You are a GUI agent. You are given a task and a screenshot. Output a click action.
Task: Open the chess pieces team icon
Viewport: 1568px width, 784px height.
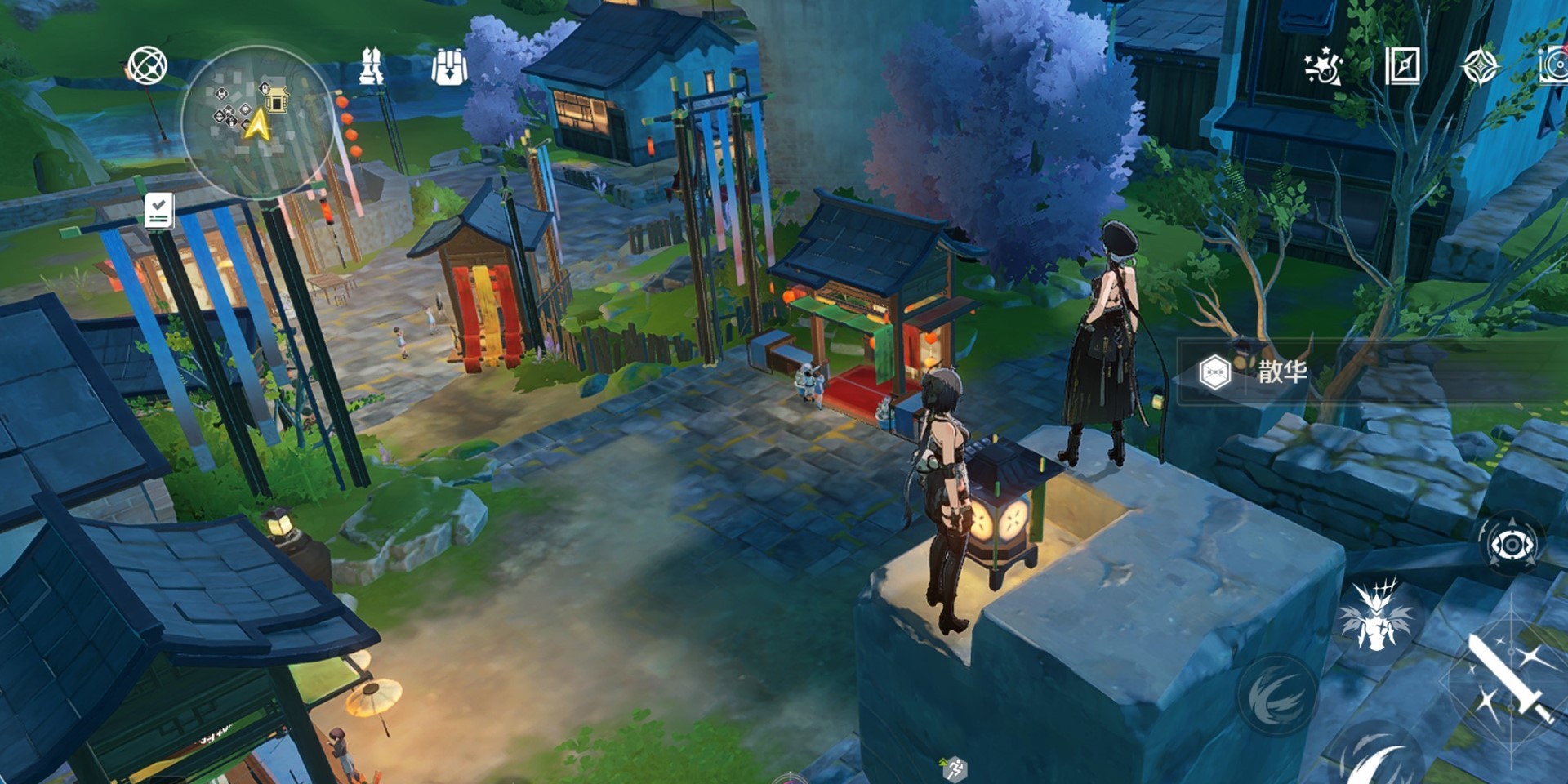coord(372,66)
